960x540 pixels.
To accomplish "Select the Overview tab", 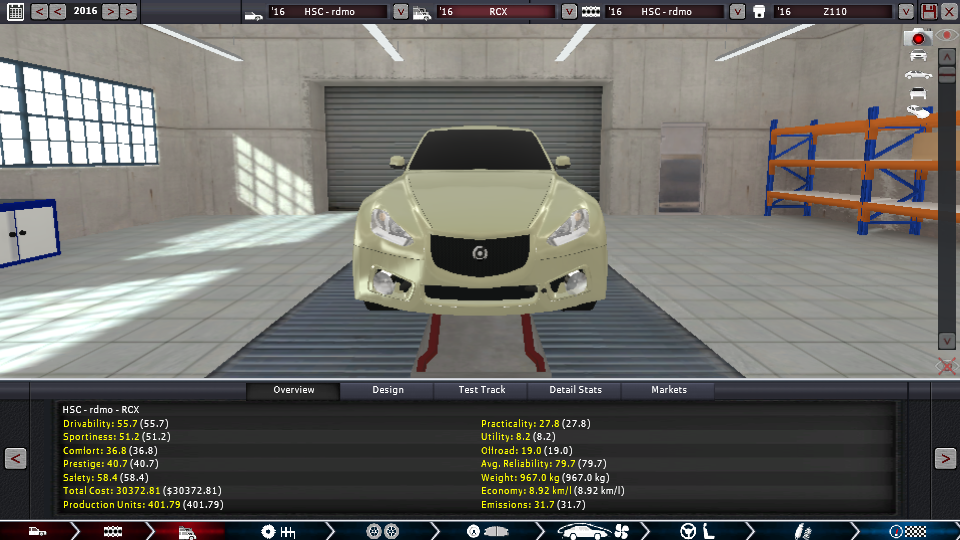I will pyautogui.click(x=294, y=390).
